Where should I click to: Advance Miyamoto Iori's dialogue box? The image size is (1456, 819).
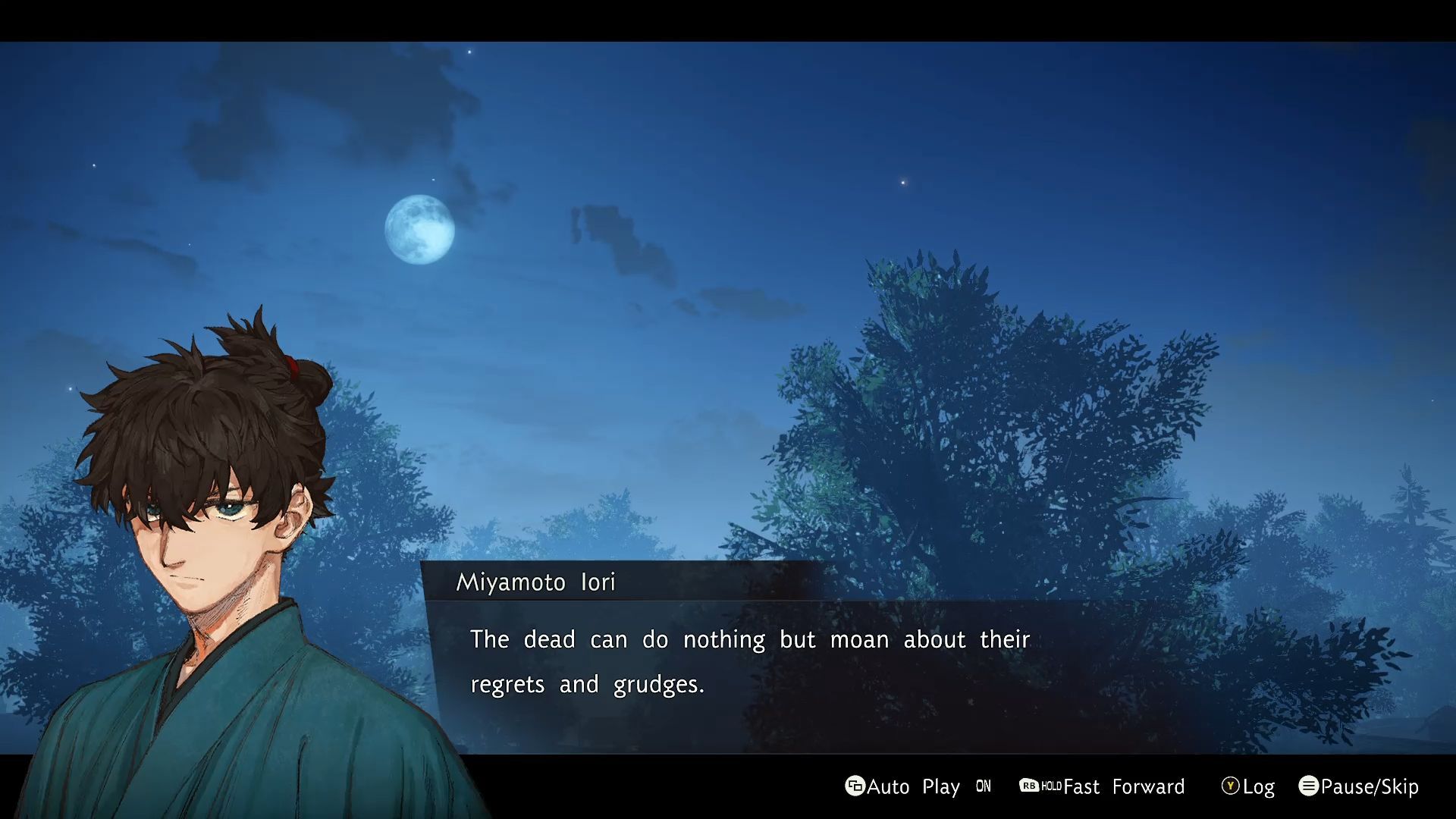[x=749, y=661]
